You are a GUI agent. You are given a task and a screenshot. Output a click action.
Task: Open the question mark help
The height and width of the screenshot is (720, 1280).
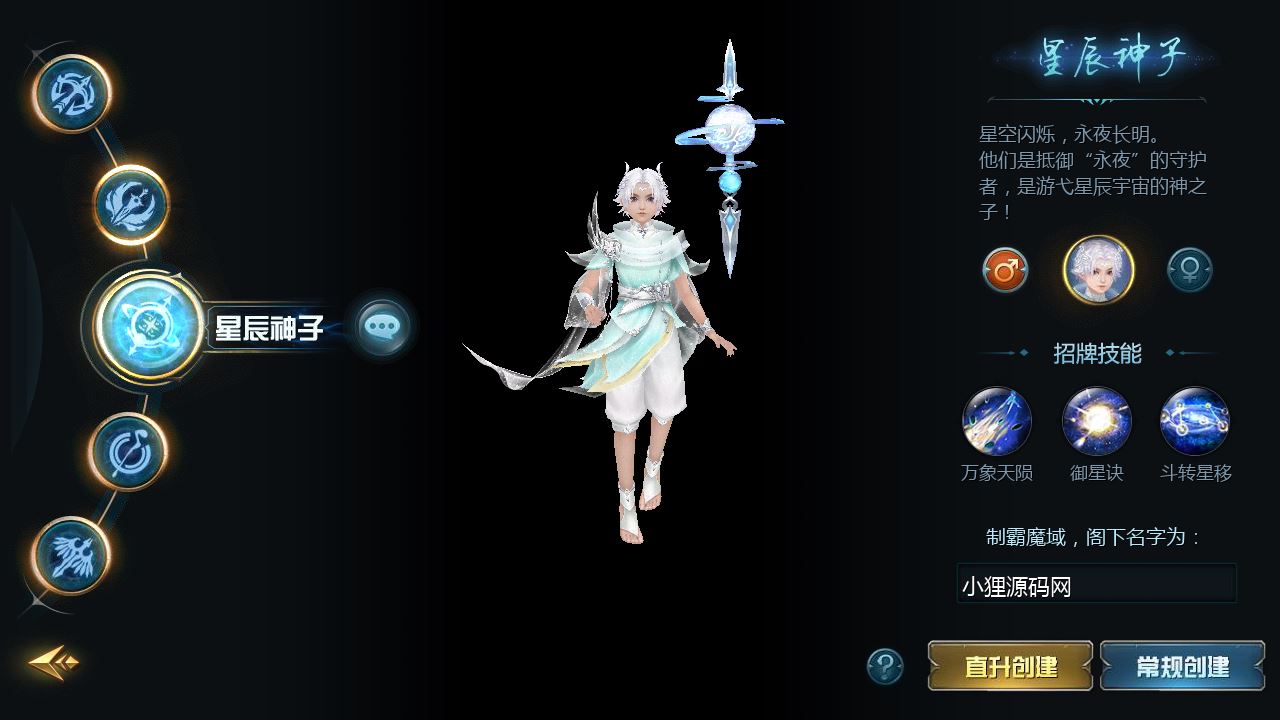pyautogui.click(x=885, y=666)
